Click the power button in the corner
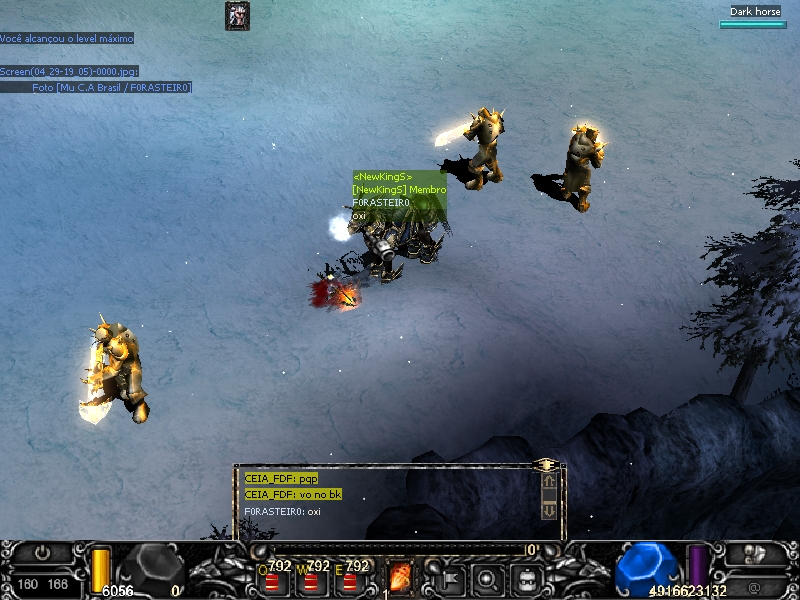This screenshot has height=600, width=800. 42,552
